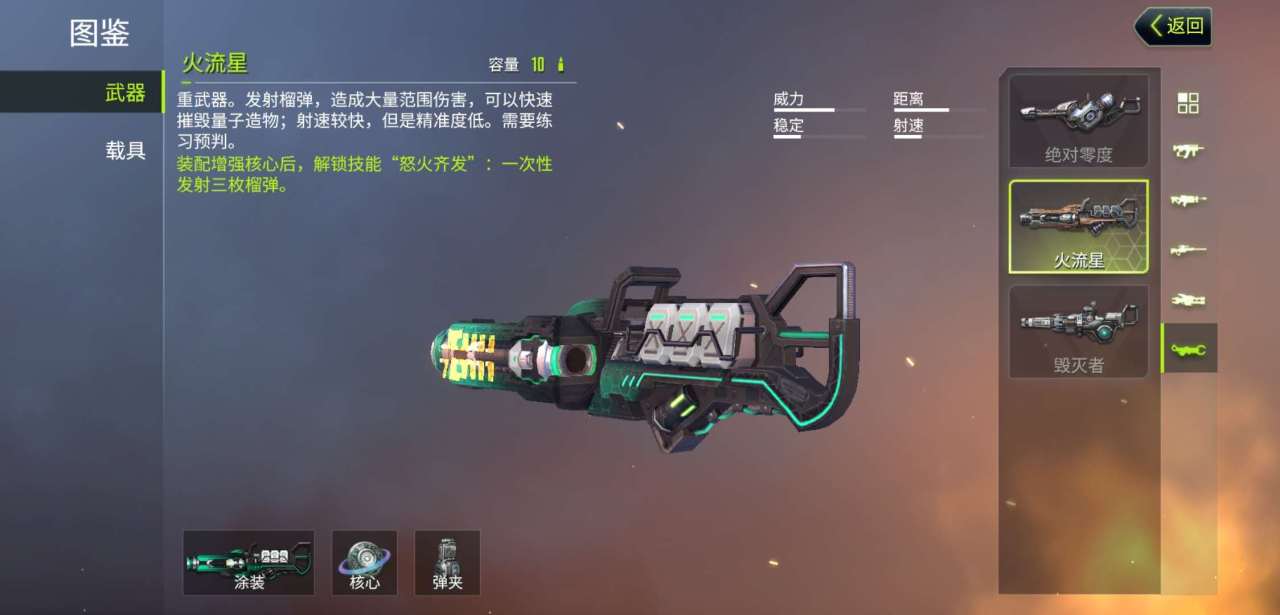The width and height of the screenshot is (1280, 615).
Task: Select the 火流星 weapon card
Action: pyautogui.click(x=1078, y=227)
